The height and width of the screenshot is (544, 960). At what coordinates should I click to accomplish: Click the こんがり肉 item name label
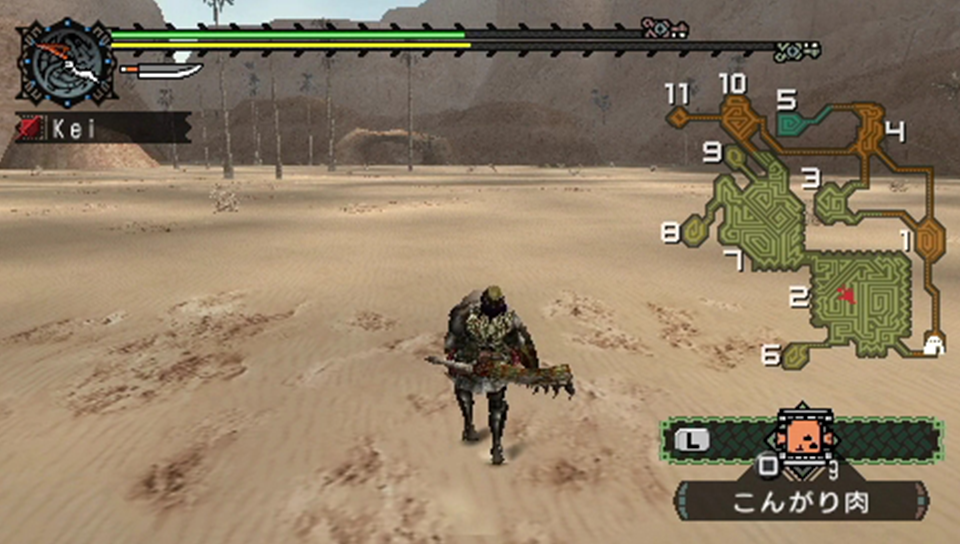click(x=800, y=502)
